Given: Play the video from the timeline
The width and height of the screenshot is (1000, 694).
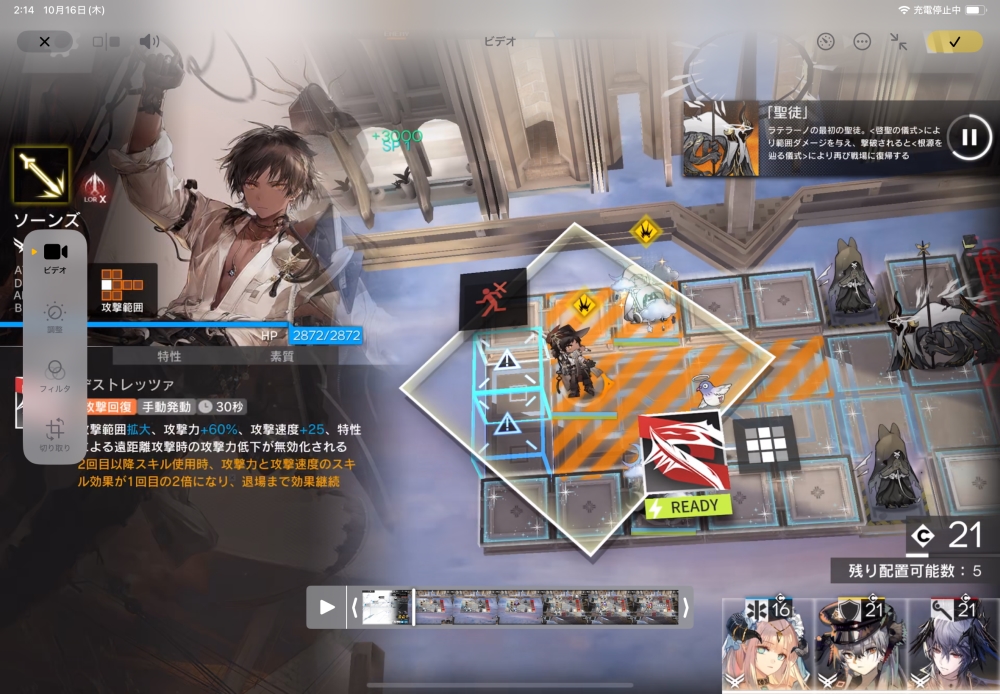Looking at the screenshot, I should point(327,607).
